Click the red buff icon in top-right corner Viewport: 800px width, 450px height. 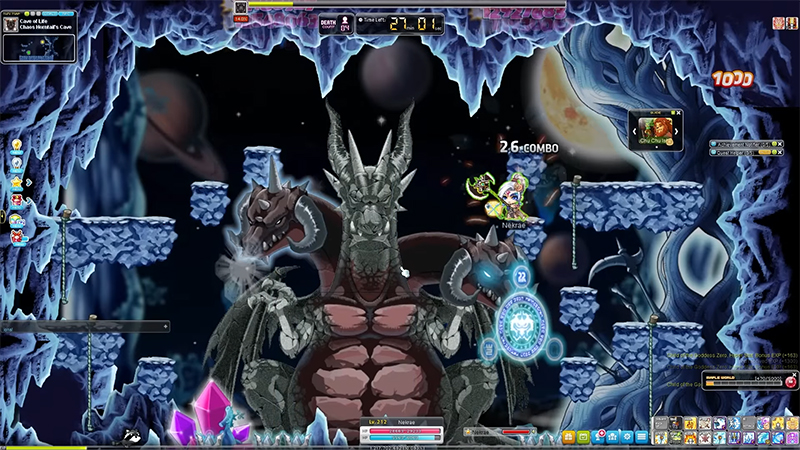pyautogui.click(x=778, y=22)
